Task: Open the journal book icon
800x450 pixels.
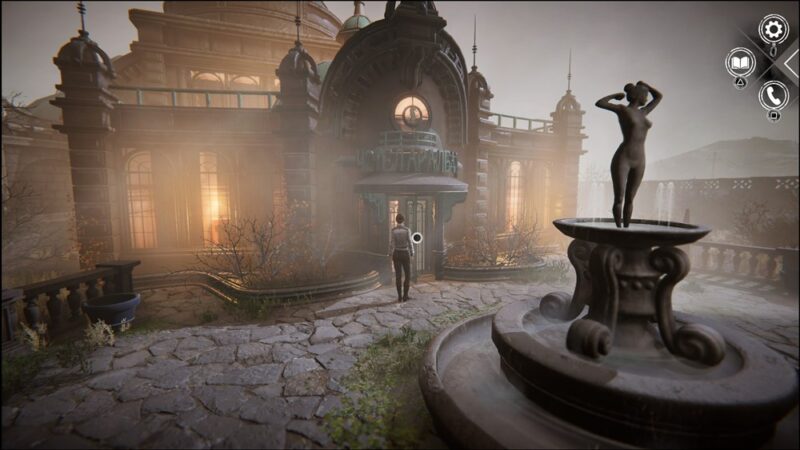Action: click(740, 62)
